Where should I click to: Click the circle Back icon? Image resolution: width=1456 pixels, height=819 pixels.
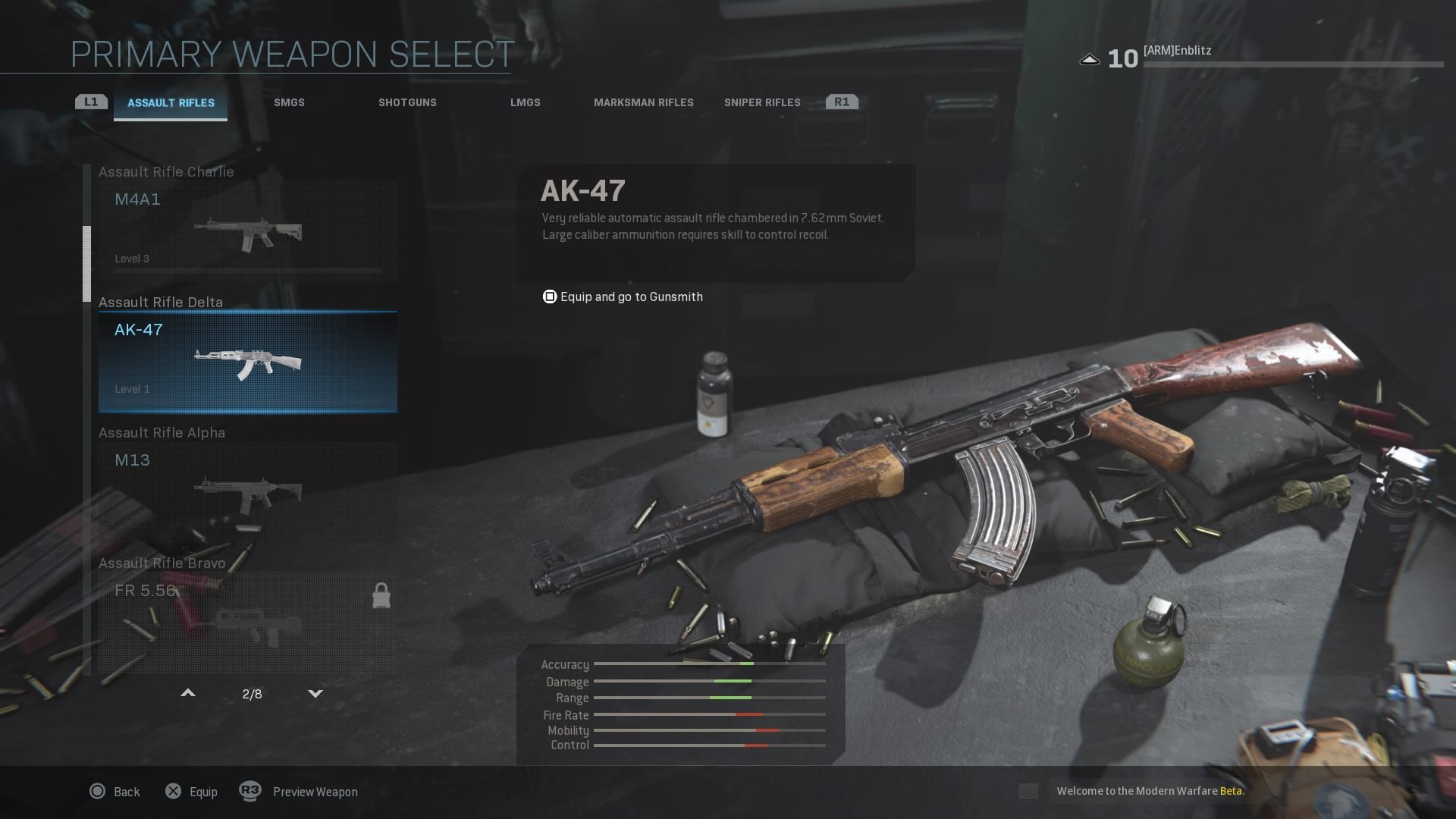[x=97, y=791]
